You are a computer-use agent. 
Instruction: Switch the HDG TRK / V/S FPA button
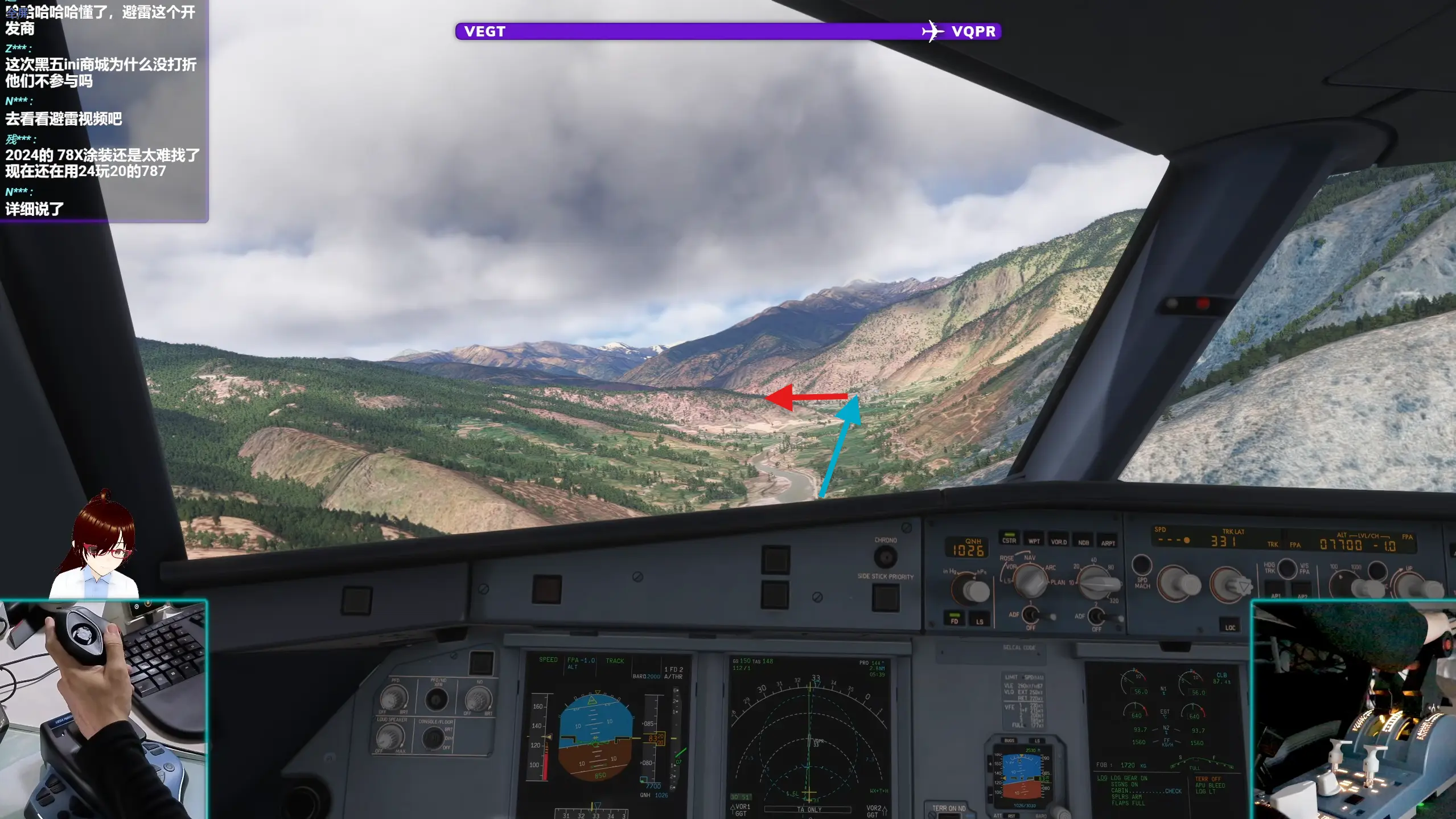(x=1287, y=568)
